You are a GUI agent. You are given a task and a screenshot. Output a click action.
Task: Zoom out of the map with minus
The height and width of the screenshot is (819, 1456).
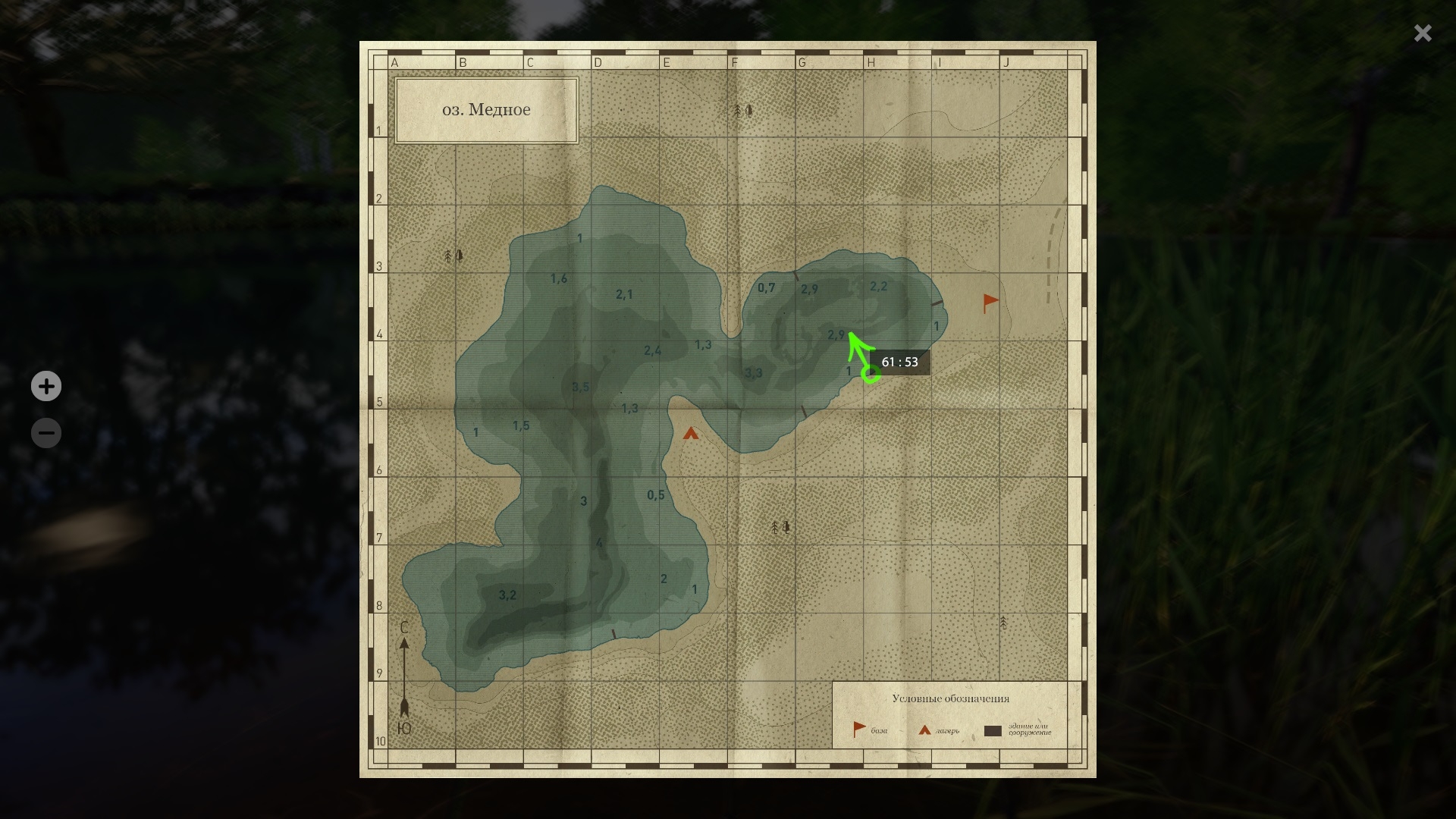pos(46,433)
